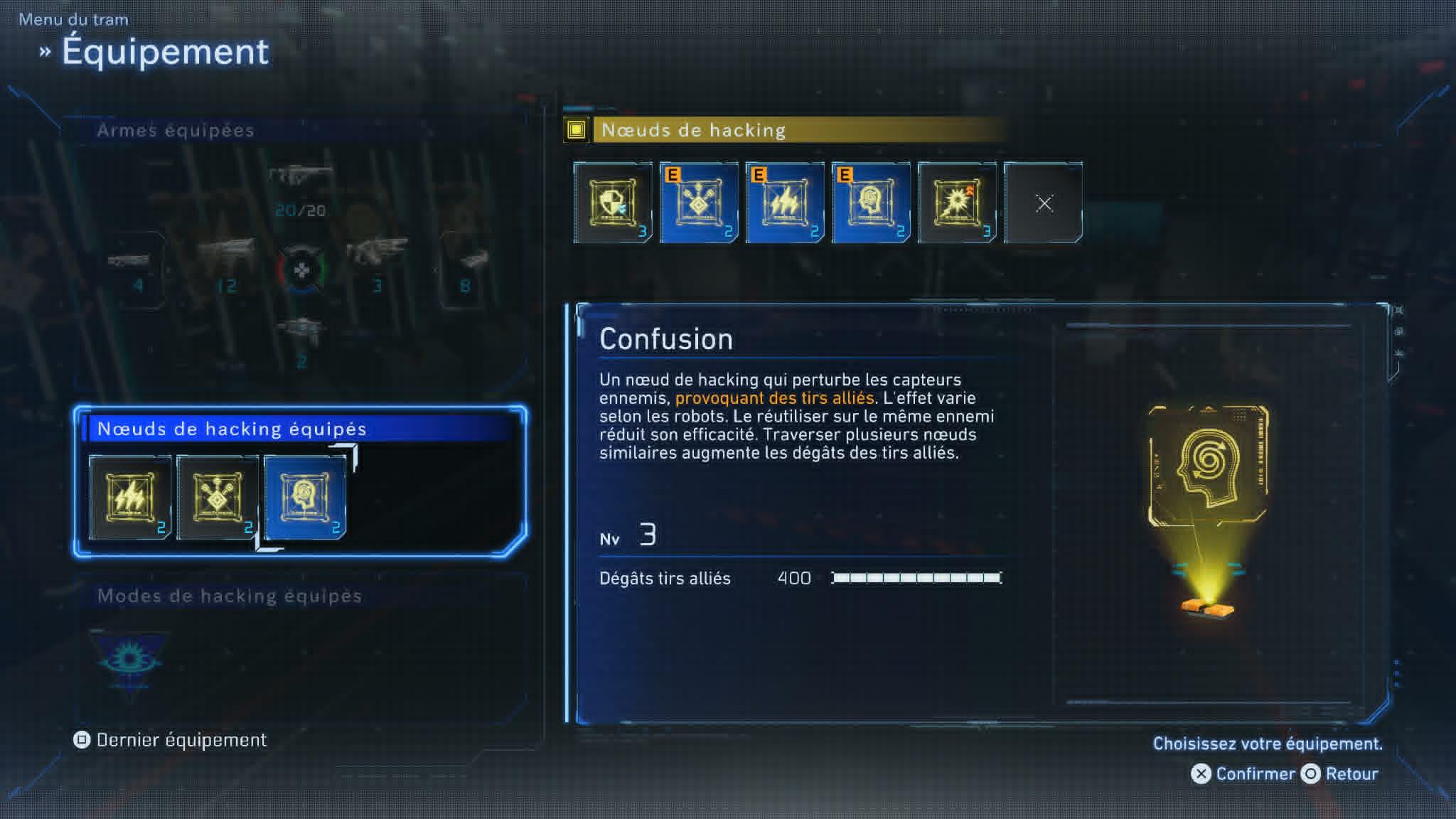The width and height of the screenshot is (1456, 819).
Task: Choose the explosion hacking node in the list
Action: [x=957, y=203]
